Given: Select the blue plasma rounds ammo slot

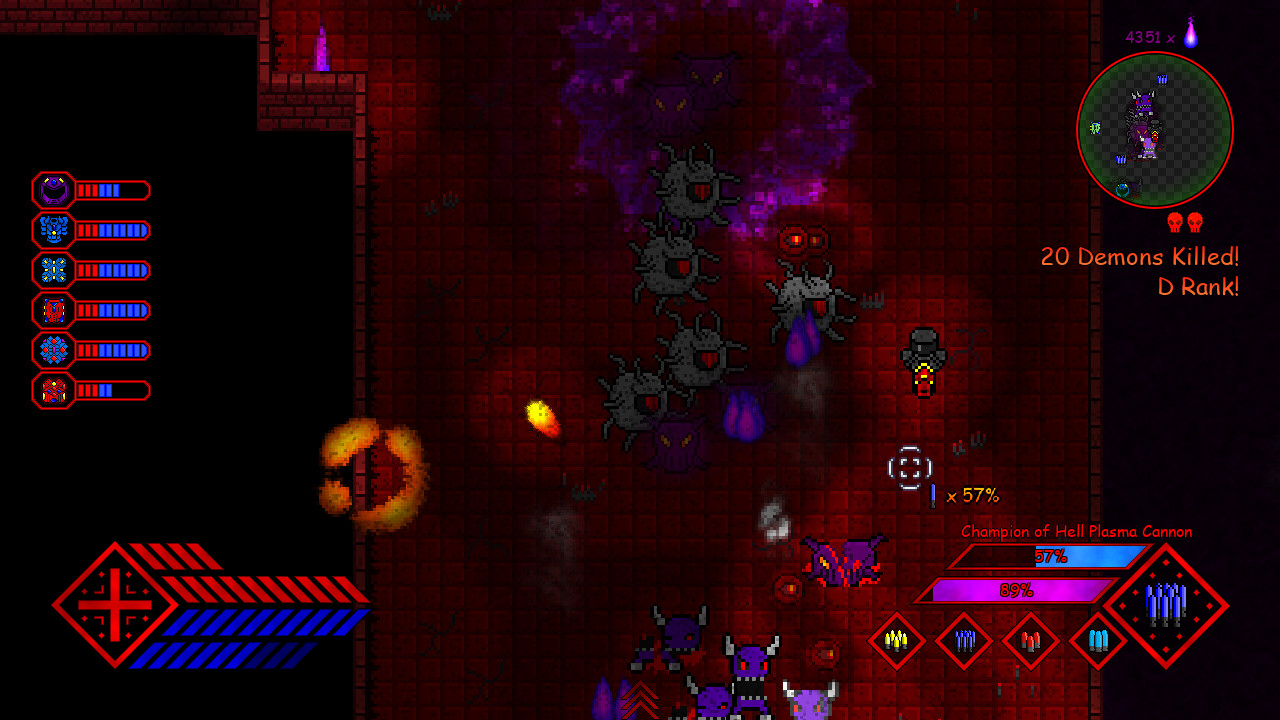Looking at the screenshot, I should pos(963,640).
